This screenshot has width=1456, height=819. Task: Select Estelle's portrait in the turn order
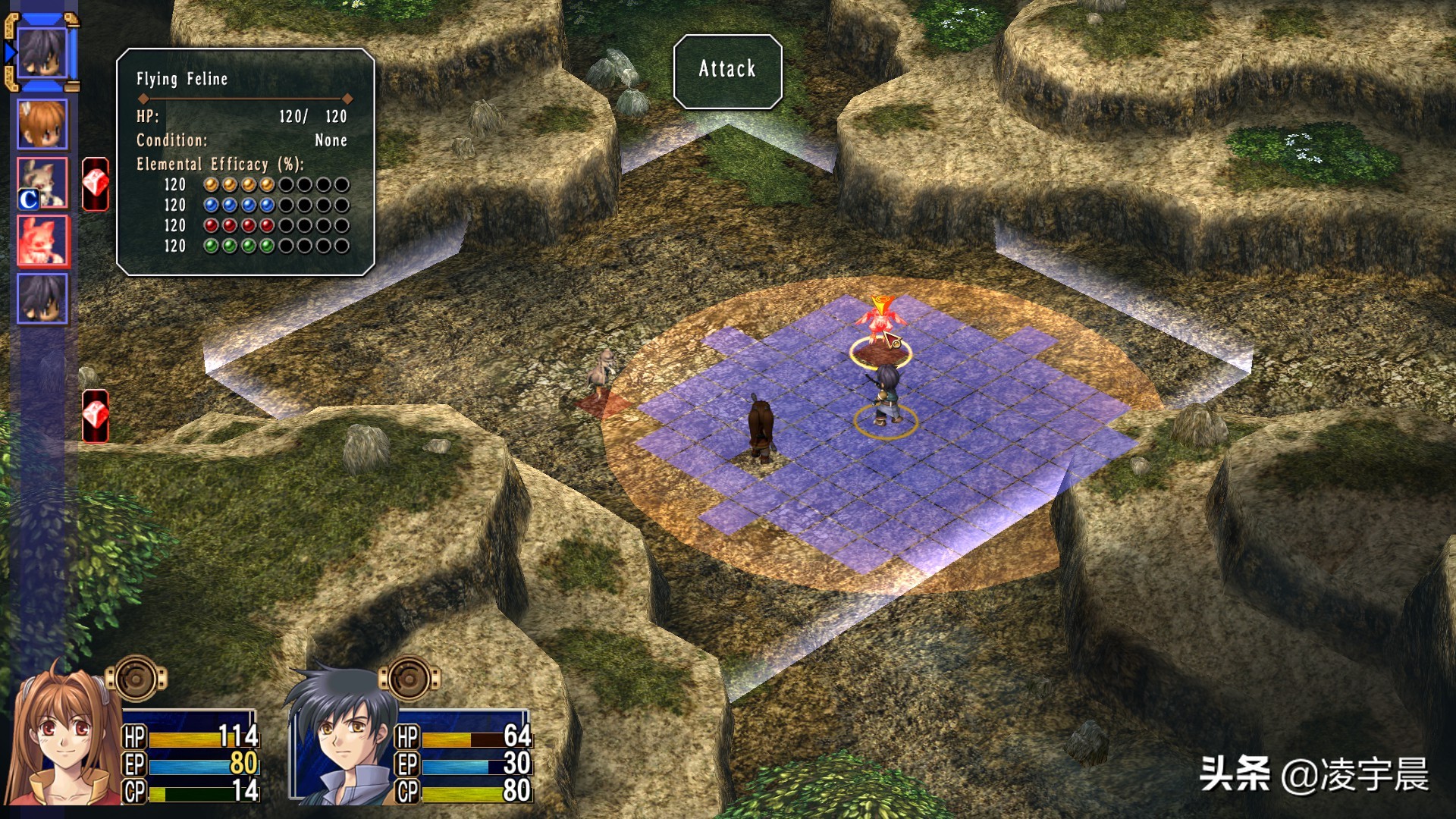pos(42,124)
